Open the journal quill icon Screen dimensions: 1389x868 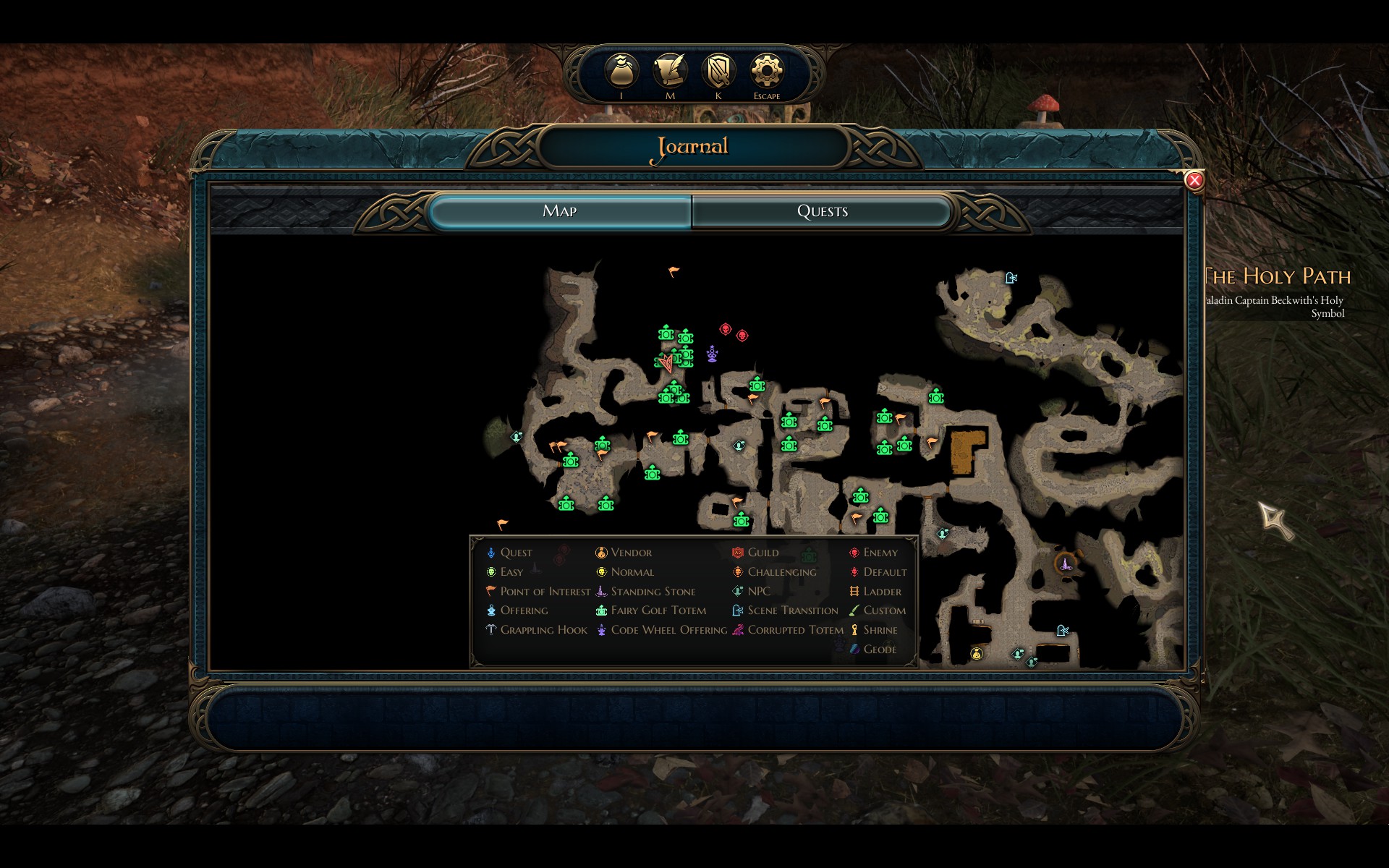[670, 72]
